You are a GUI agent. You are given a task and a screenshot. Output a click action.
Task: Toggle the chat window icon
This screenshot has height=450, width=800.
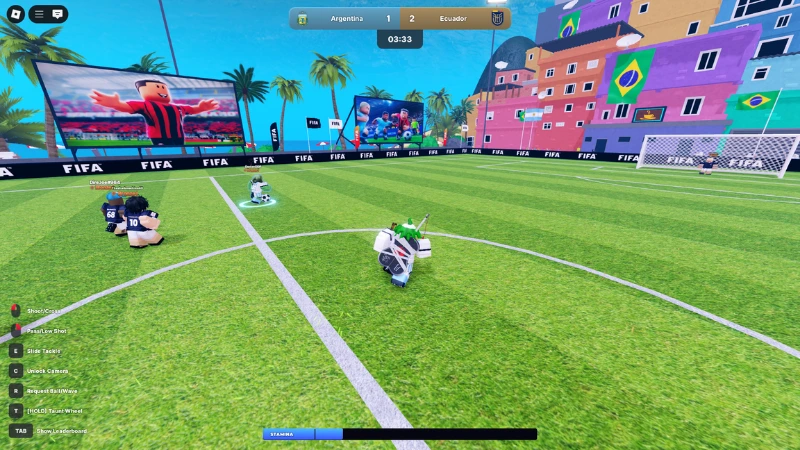click(58, 14)
